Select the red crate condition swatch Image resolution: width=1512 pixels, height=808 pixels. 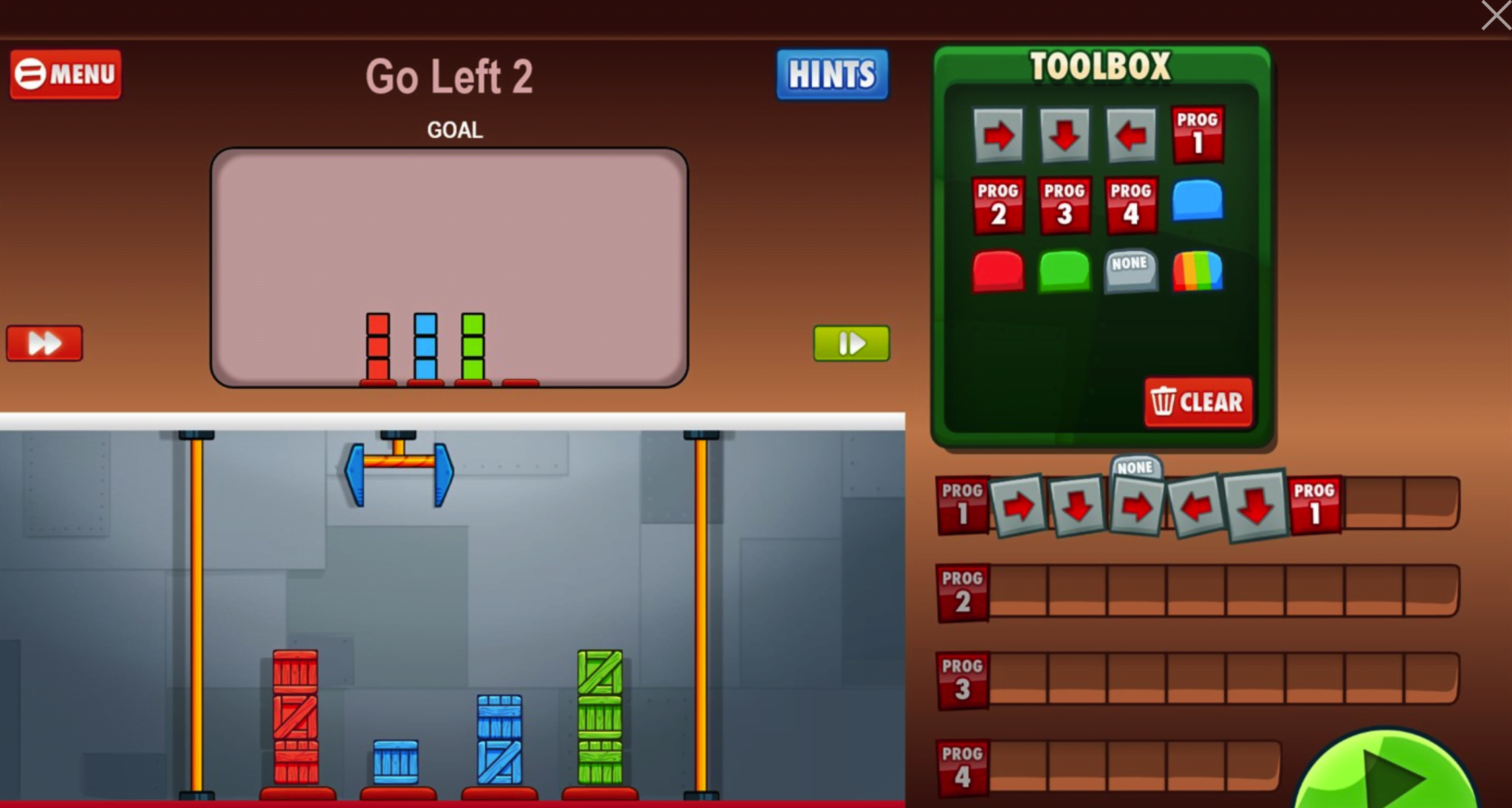pos(999,272)
